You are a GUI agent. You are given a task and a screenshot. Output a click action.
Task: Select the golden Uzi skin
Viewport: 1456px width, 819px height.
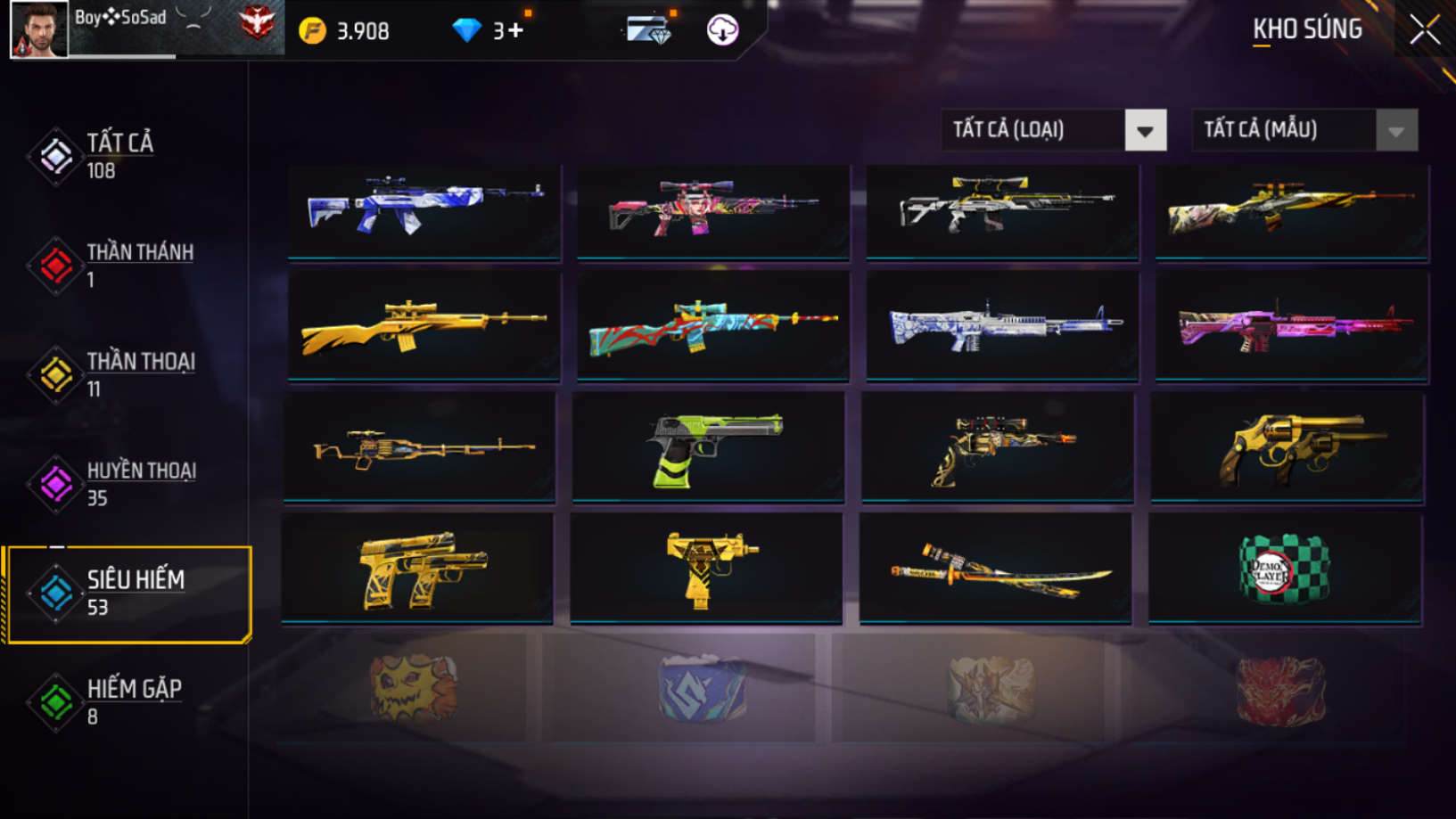tap(706, 568)
